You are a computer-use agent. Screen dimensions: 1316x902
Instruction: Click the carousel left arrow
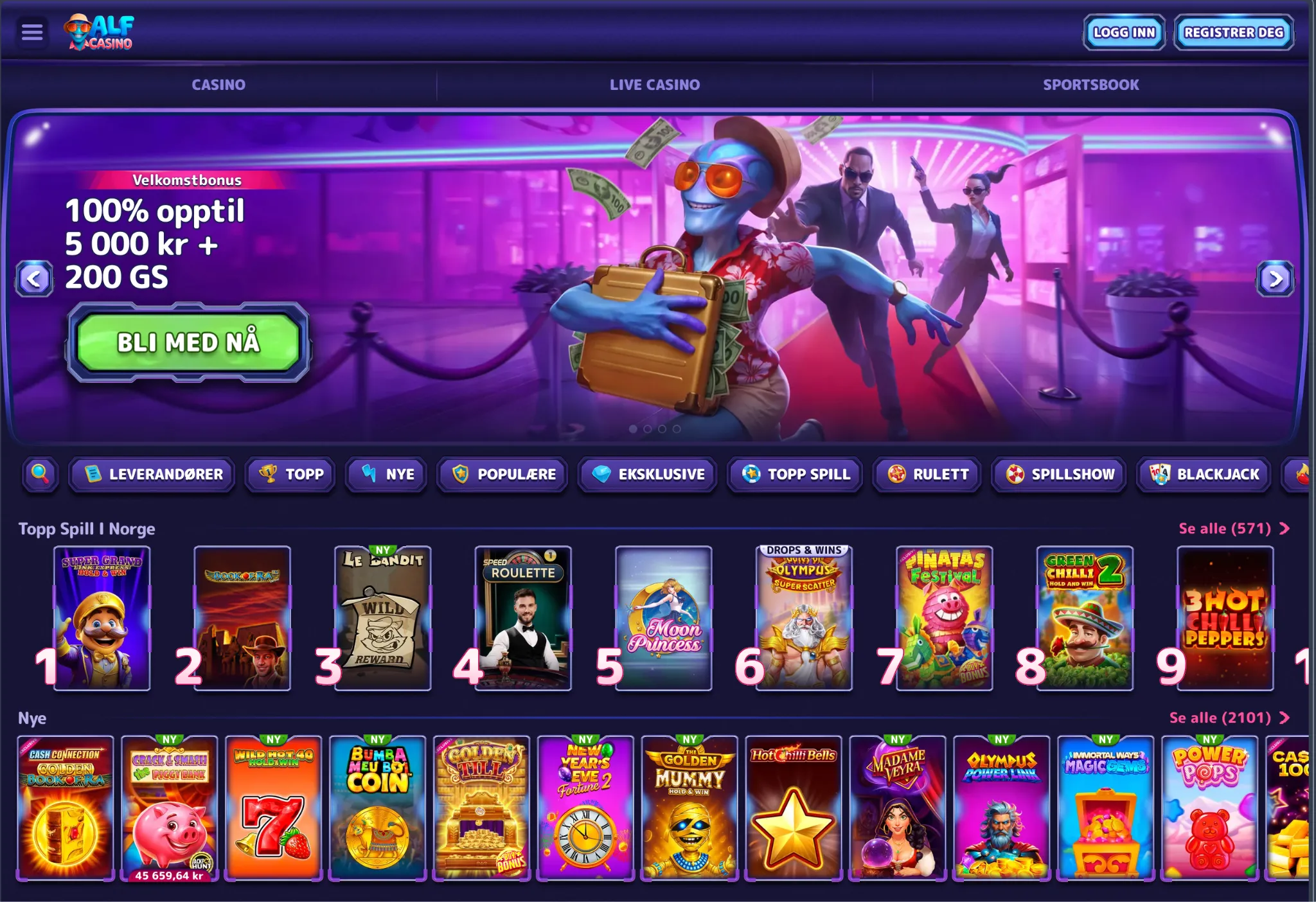point(35,279)
